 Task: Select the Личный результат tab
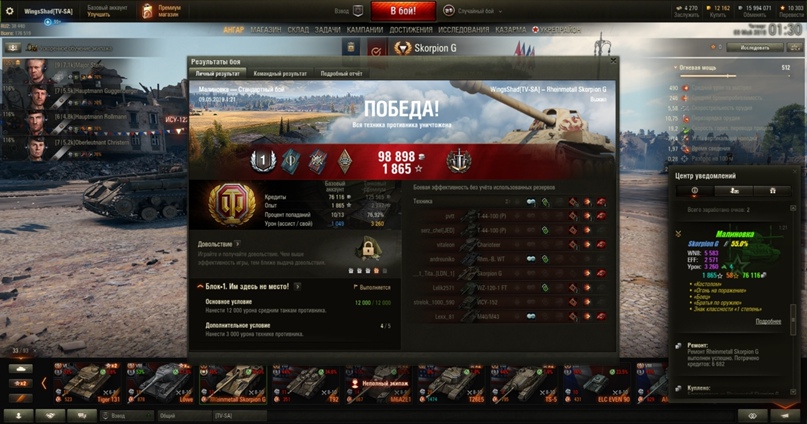point(217,73)
